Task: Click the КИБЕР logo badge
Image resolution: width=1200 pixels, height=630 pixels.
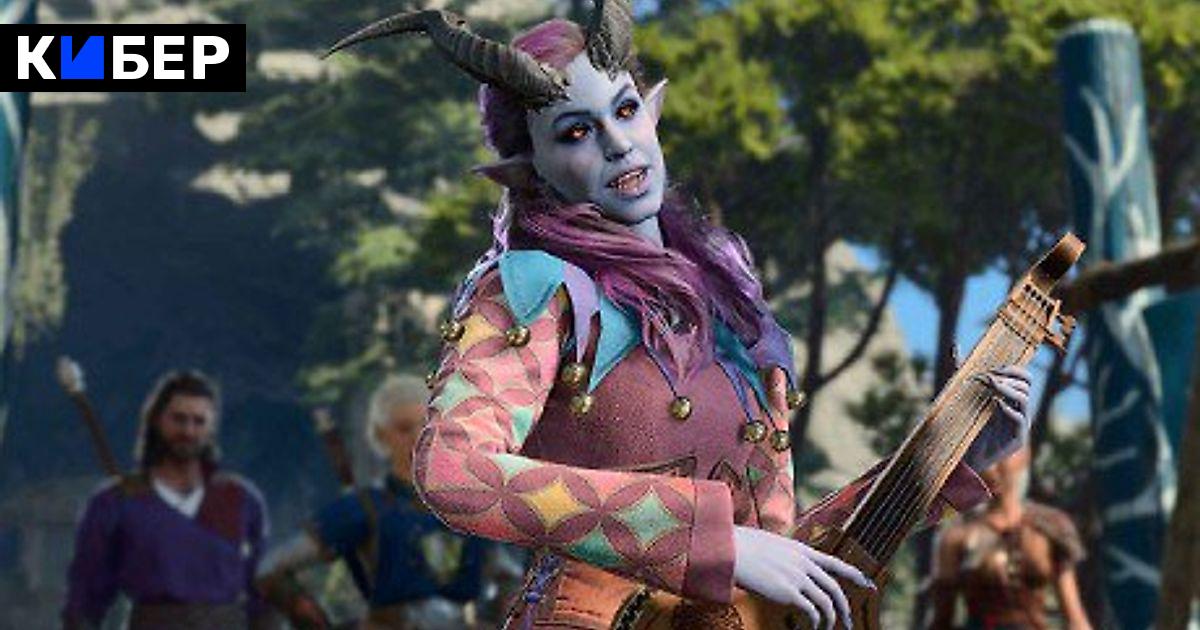Action: click(x=123, y=58)
